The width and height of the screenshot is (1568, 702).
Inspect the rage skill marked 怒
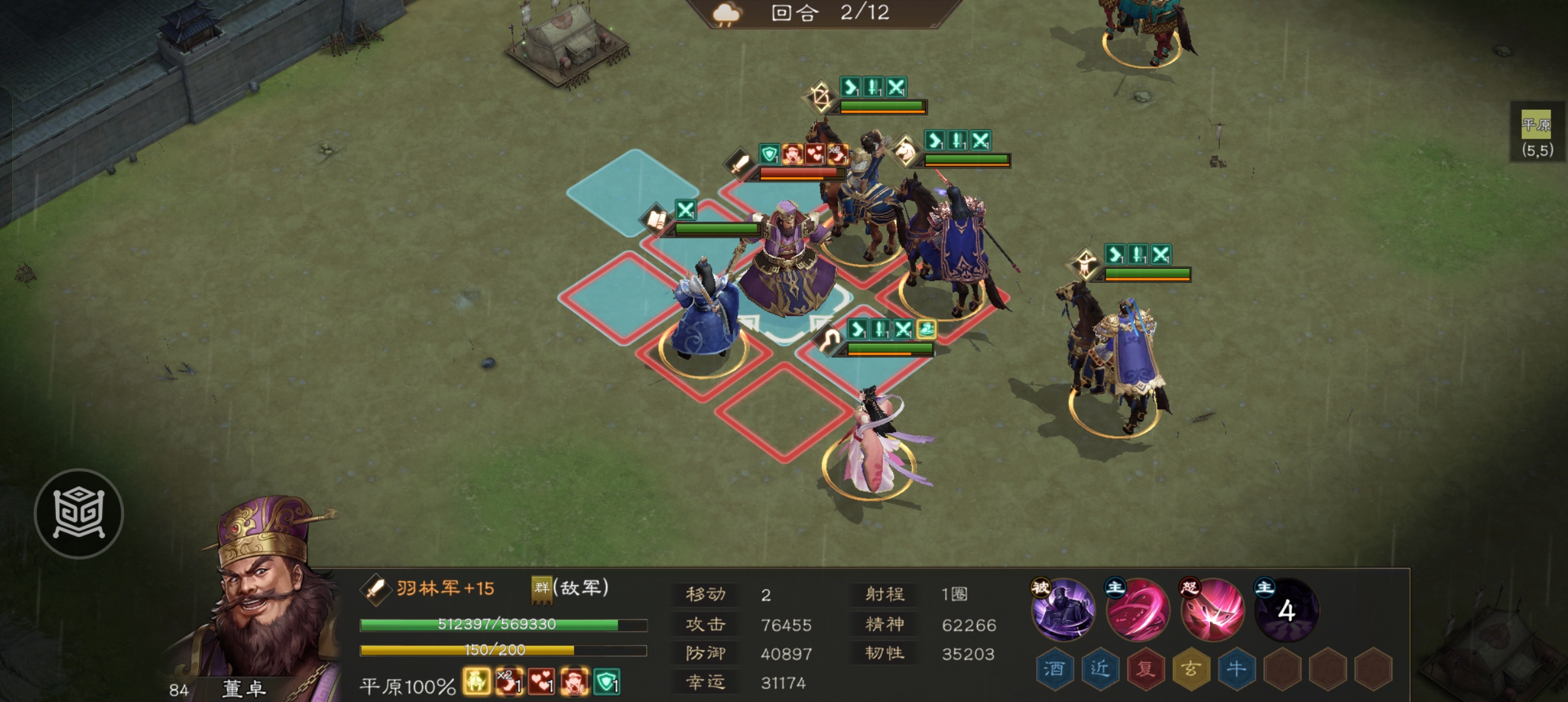coord(1212,610)
